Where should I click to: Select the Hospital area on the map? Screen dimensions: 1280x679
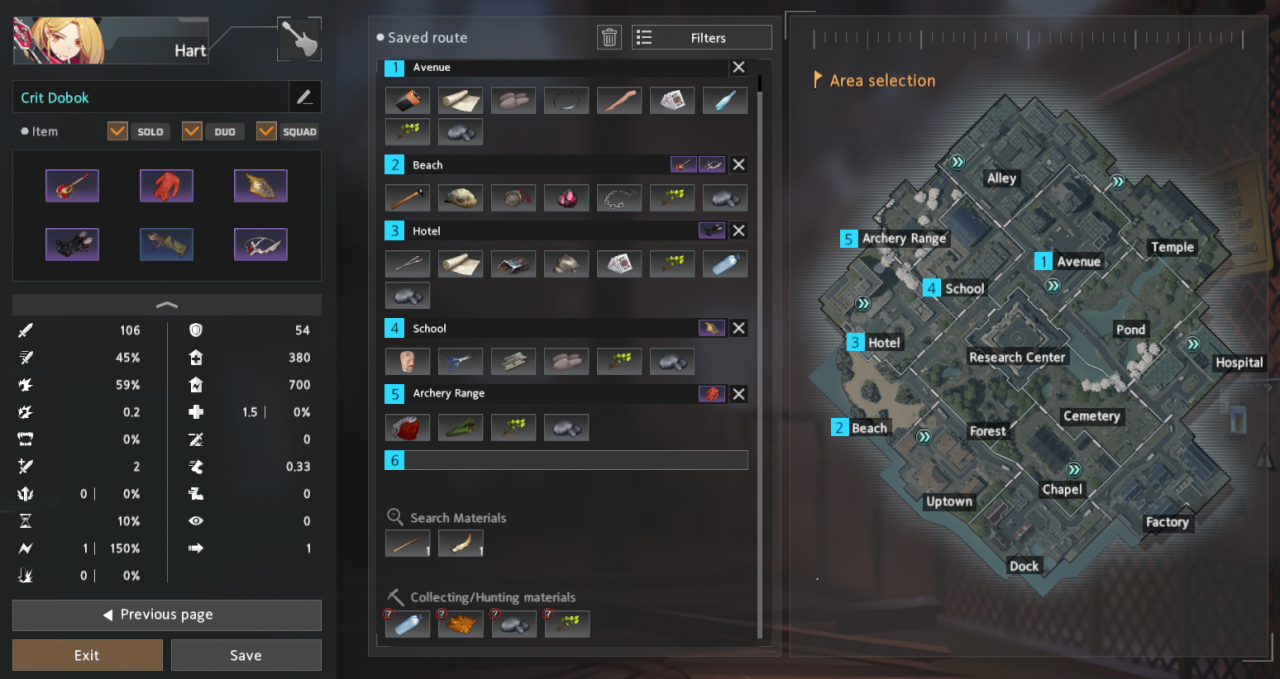click(1239, 363)
